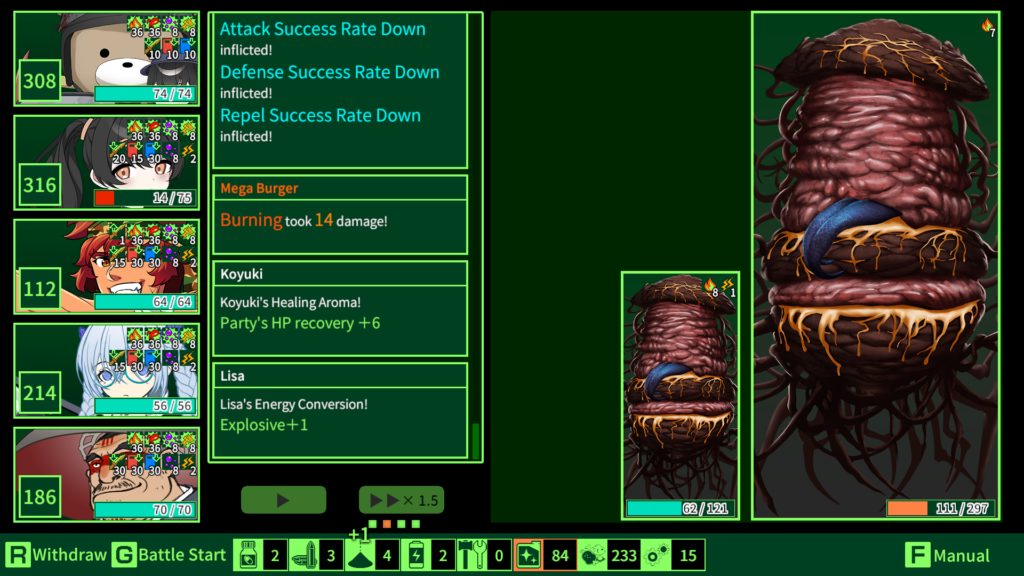Play the battle log at normal speed
This screenshot has width=1024, height=576.
tap(283, 500)
